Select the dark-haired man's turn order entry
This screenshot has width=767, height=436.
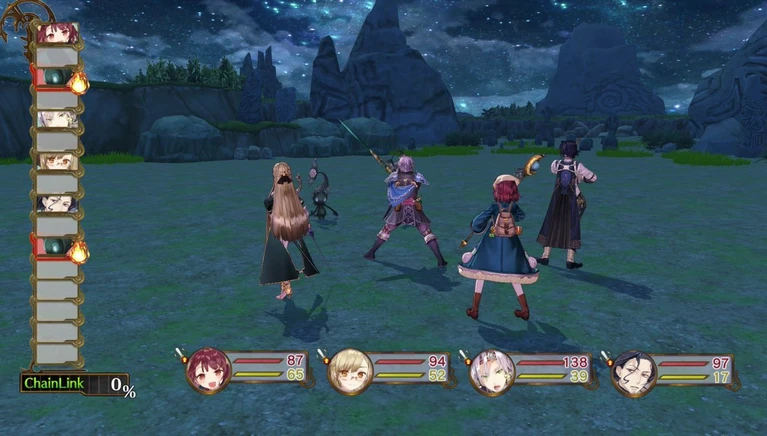point(56,203)
